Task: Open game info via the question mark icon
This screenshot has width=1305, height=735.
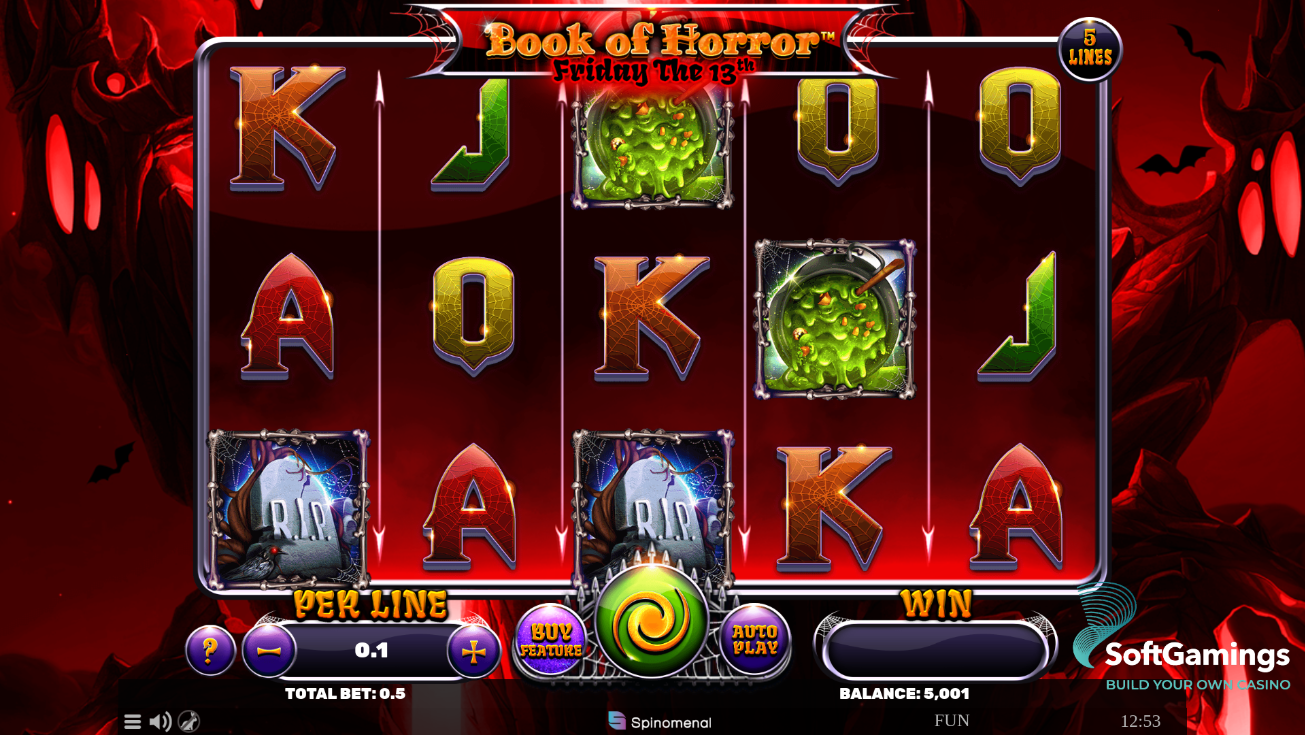Action: 209,650
